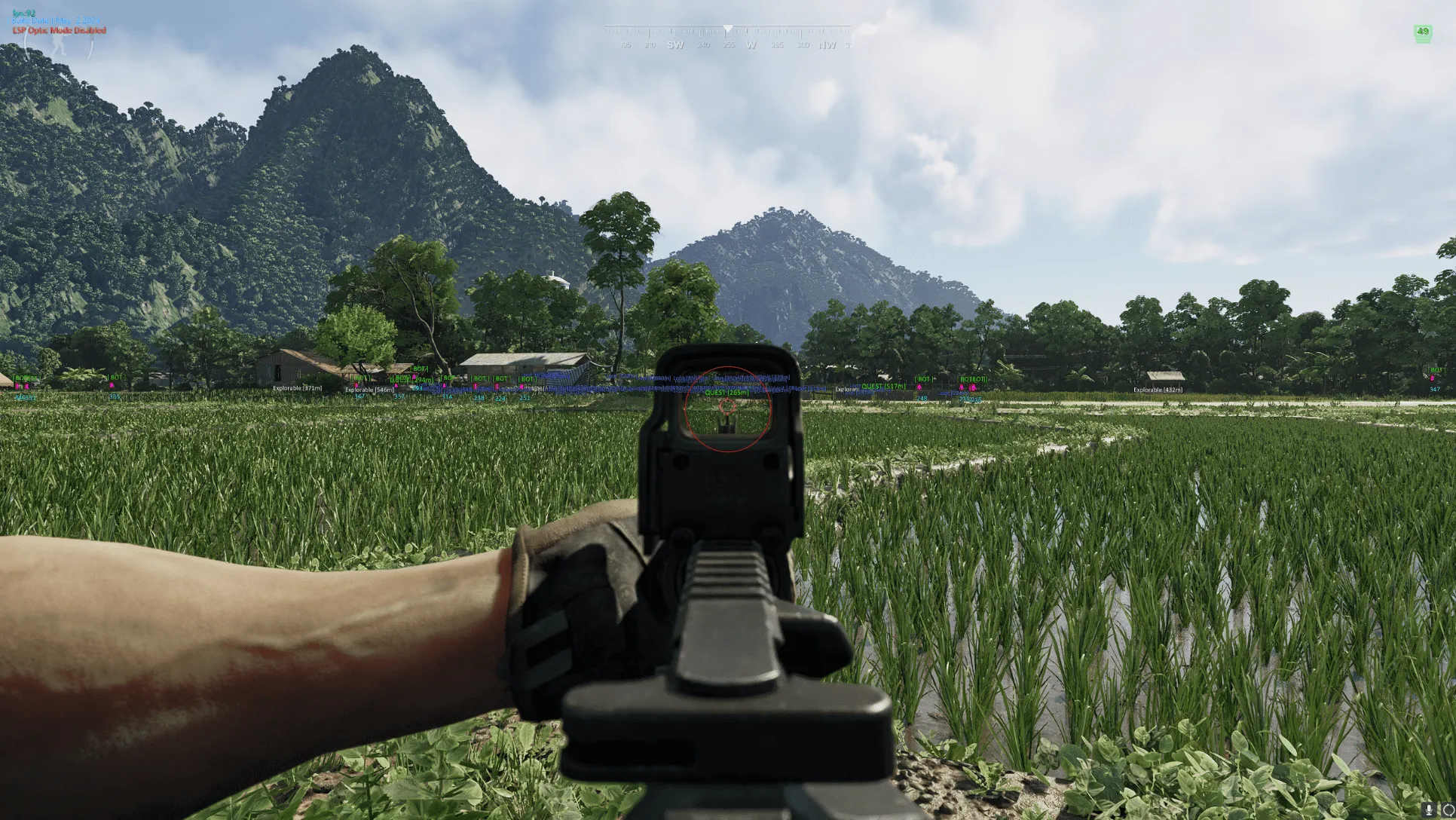Click the compass heading bar
The image size is (1456, 820).
point(727,37)
